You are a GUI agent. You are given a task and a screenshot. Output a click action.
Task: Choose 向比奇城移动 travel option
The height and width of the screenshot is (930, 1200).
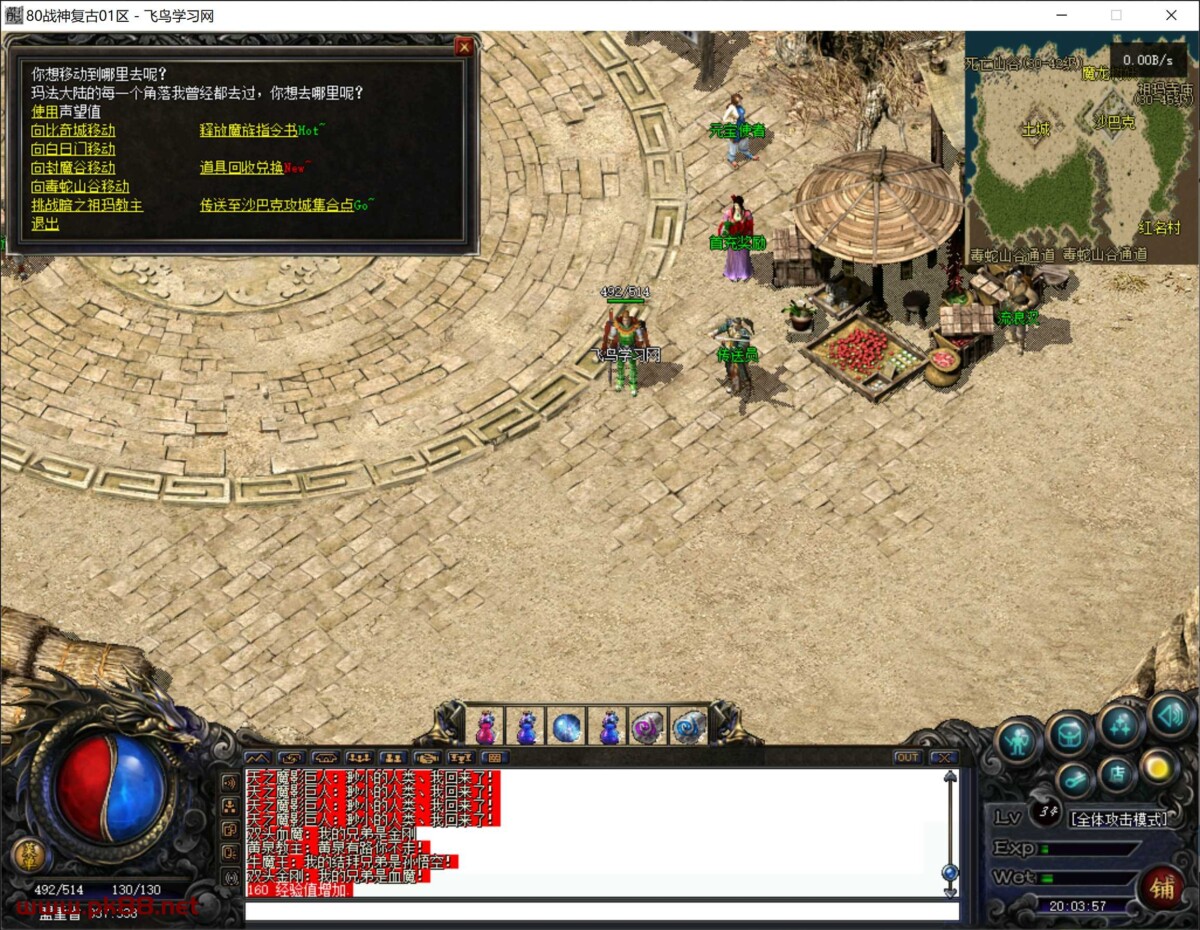(73, 130)
